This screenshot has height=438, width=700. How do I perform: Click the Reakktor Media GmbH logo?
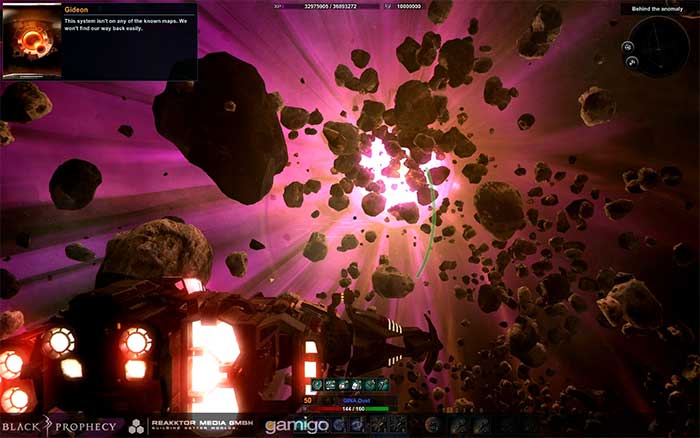189,427
